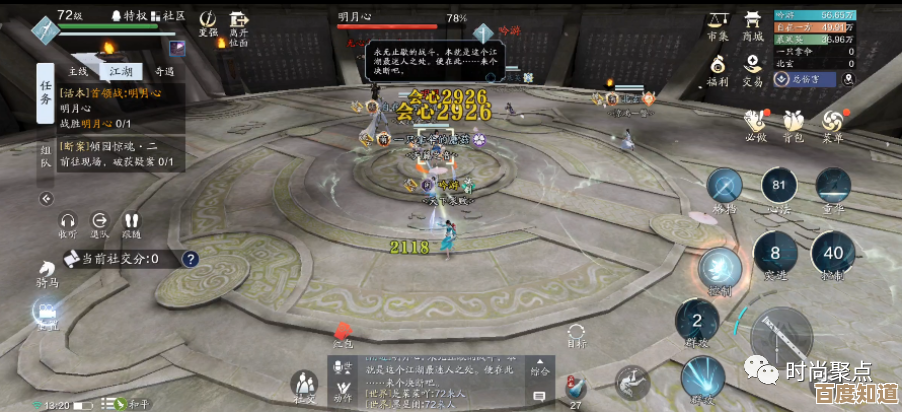Open the 必做 daily tasks icon
Image resolution: width=903 pixels, height=412 pixels.
tap(755, 124)
